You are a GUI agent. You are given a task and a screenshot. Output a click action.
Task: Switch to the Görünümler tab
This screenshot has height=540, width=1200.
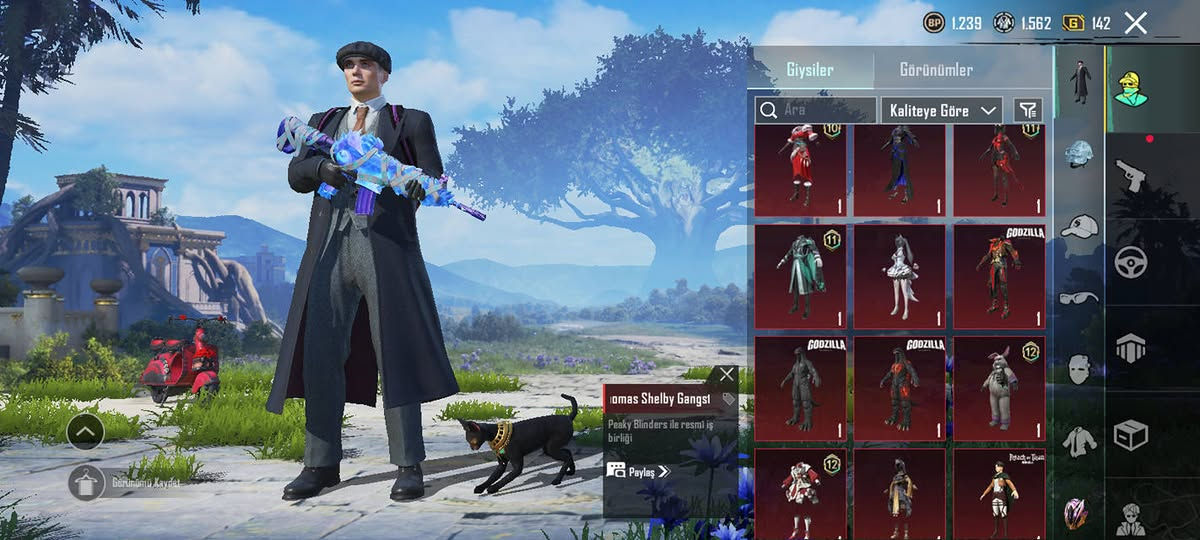[936, 70]
